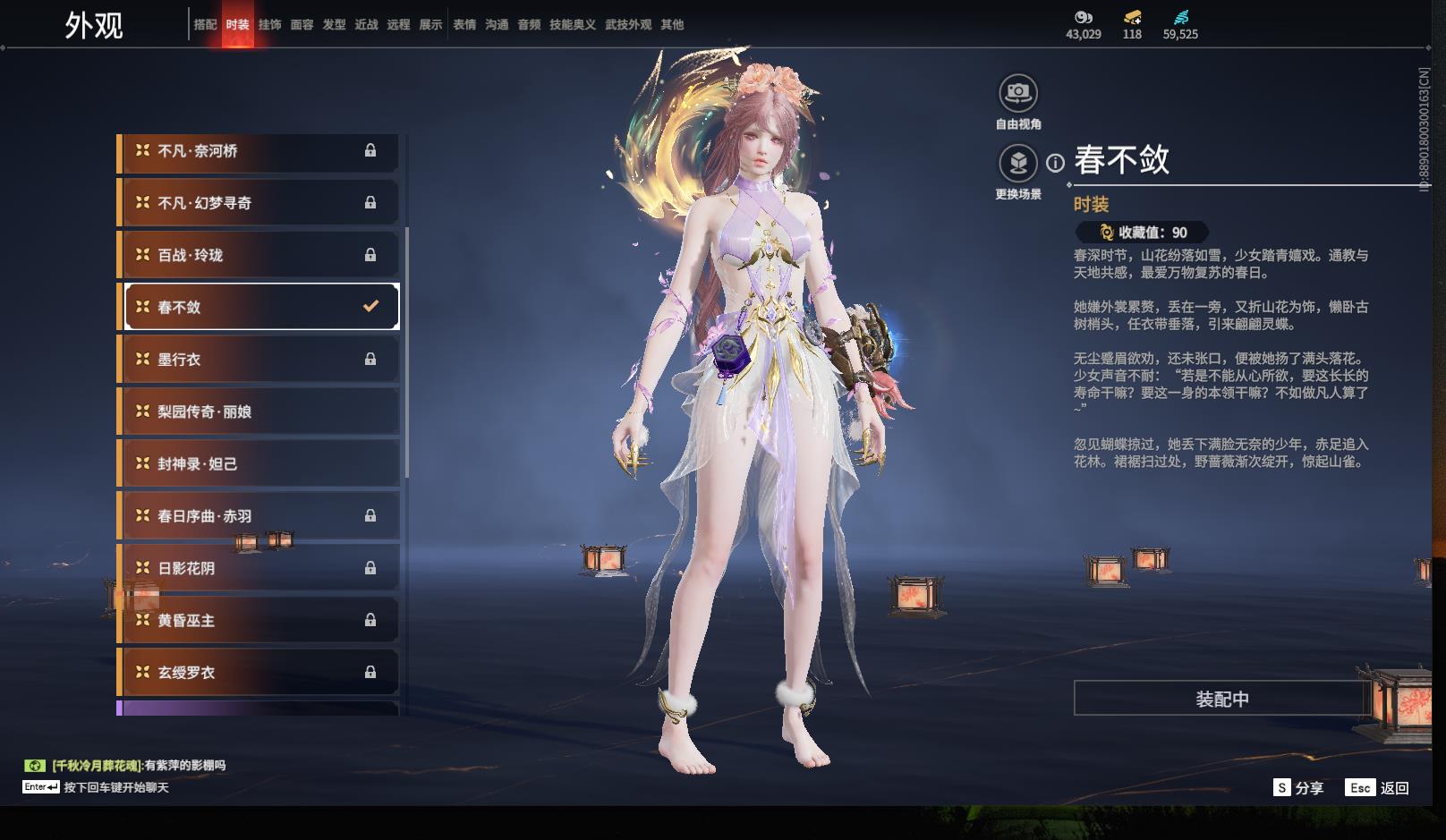Show the 其他 category tab
1446x840 pixels.
pyautogui.click(x=672, y=25)
